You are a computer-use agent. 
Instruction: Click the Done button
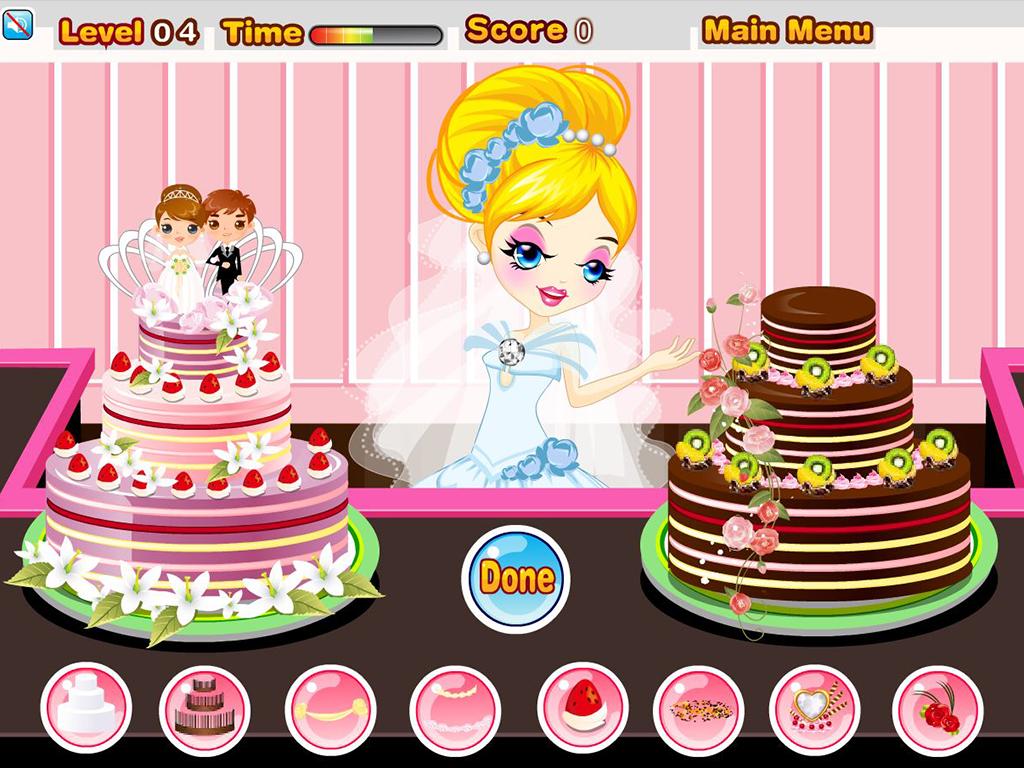[x=516, y=577]
